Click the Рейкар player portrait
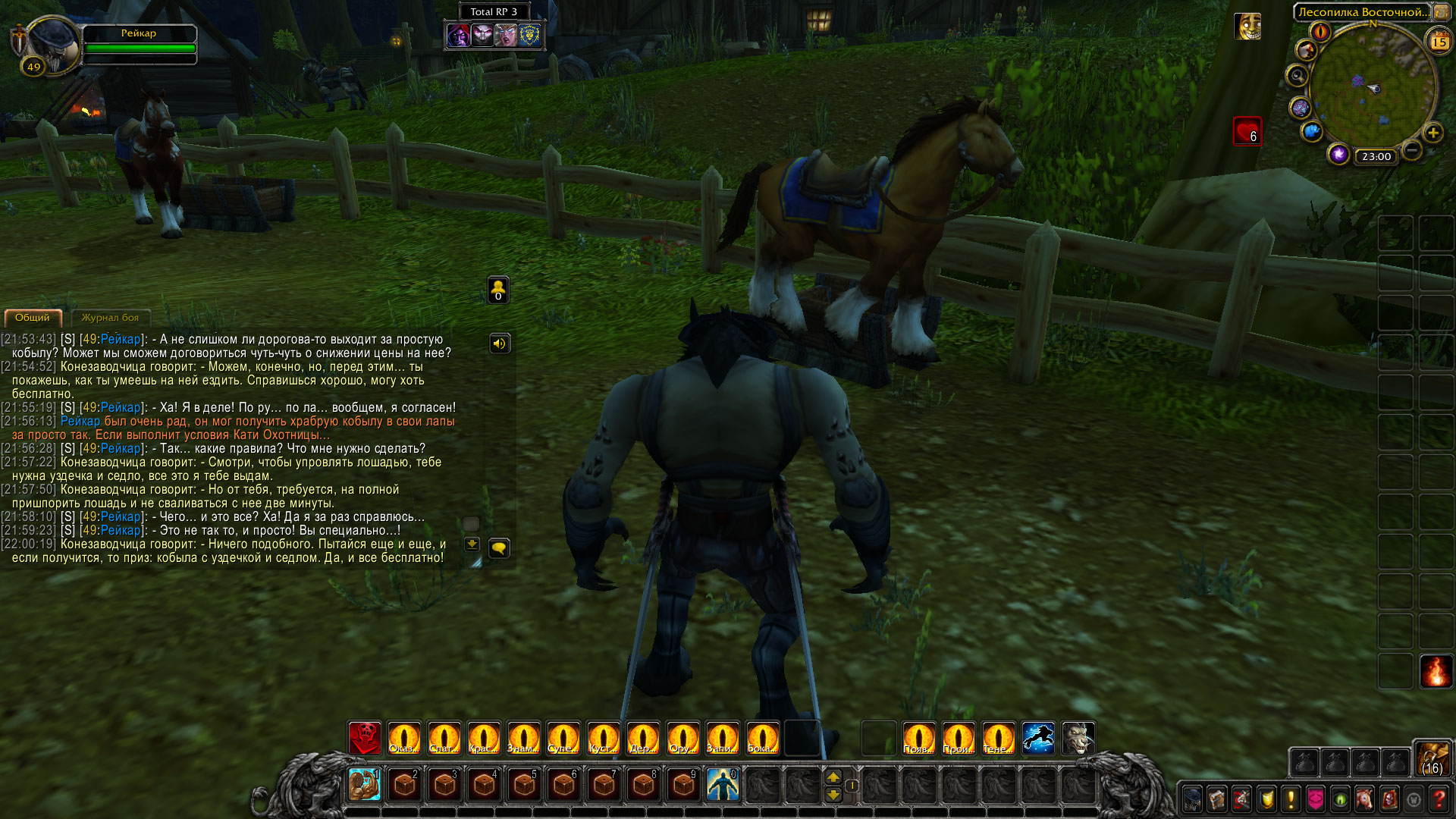The width and height of the screenshot is (1456, 819). pyautogui.click(x=52, y=44)
